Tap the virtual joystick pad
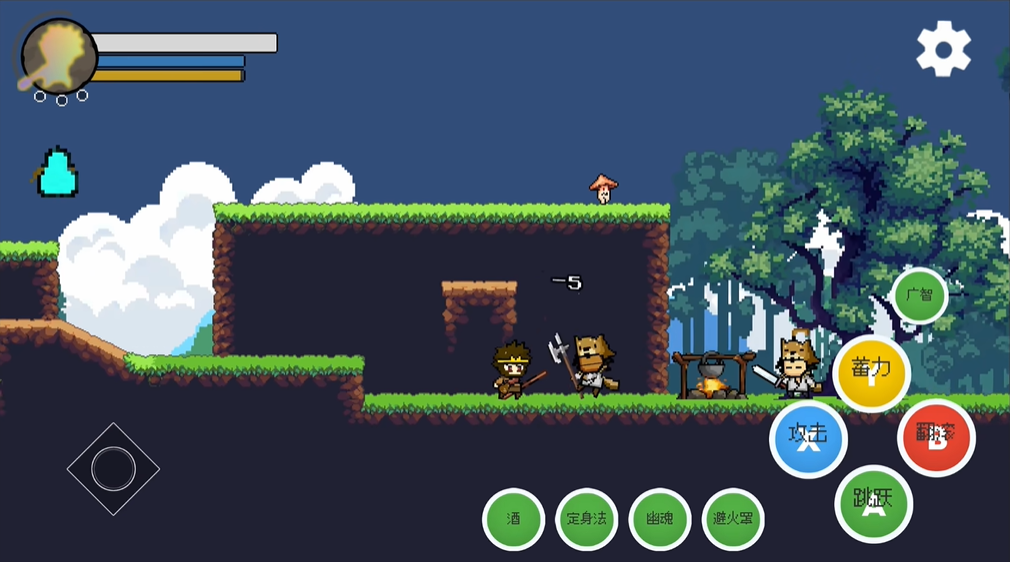The height and width of the screenshot is (562, 1010). pos(113,468)
